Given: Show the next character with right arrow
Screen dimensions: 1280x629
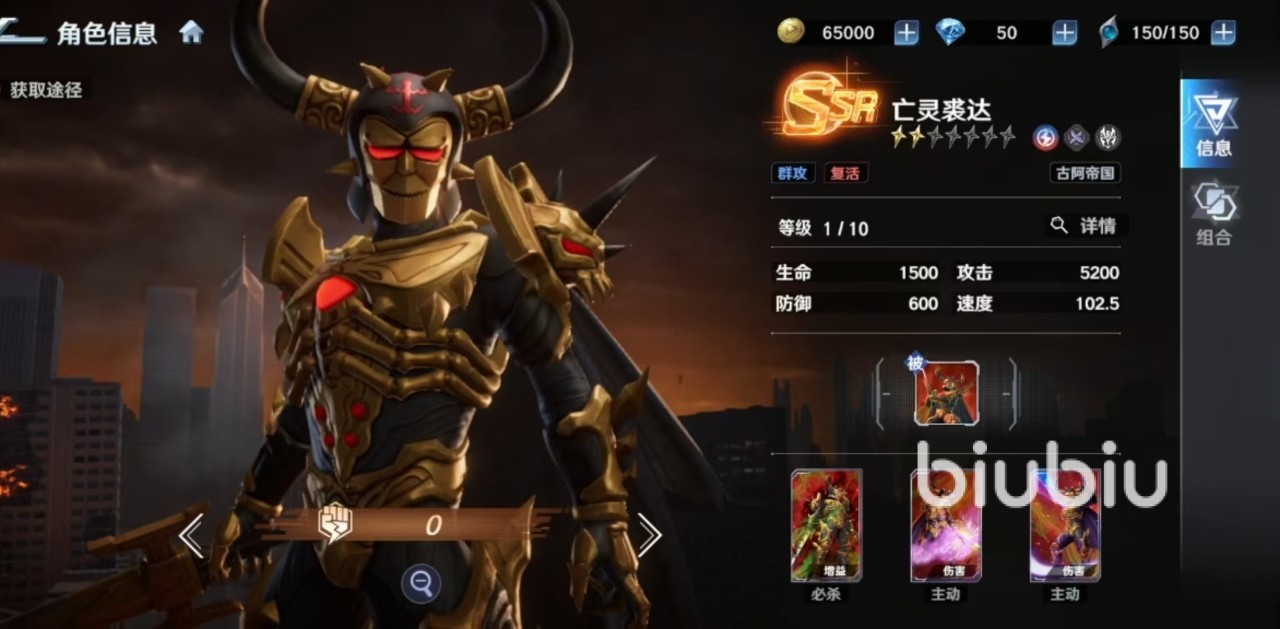Looking at the screenshot, I should tap(649, 537).
